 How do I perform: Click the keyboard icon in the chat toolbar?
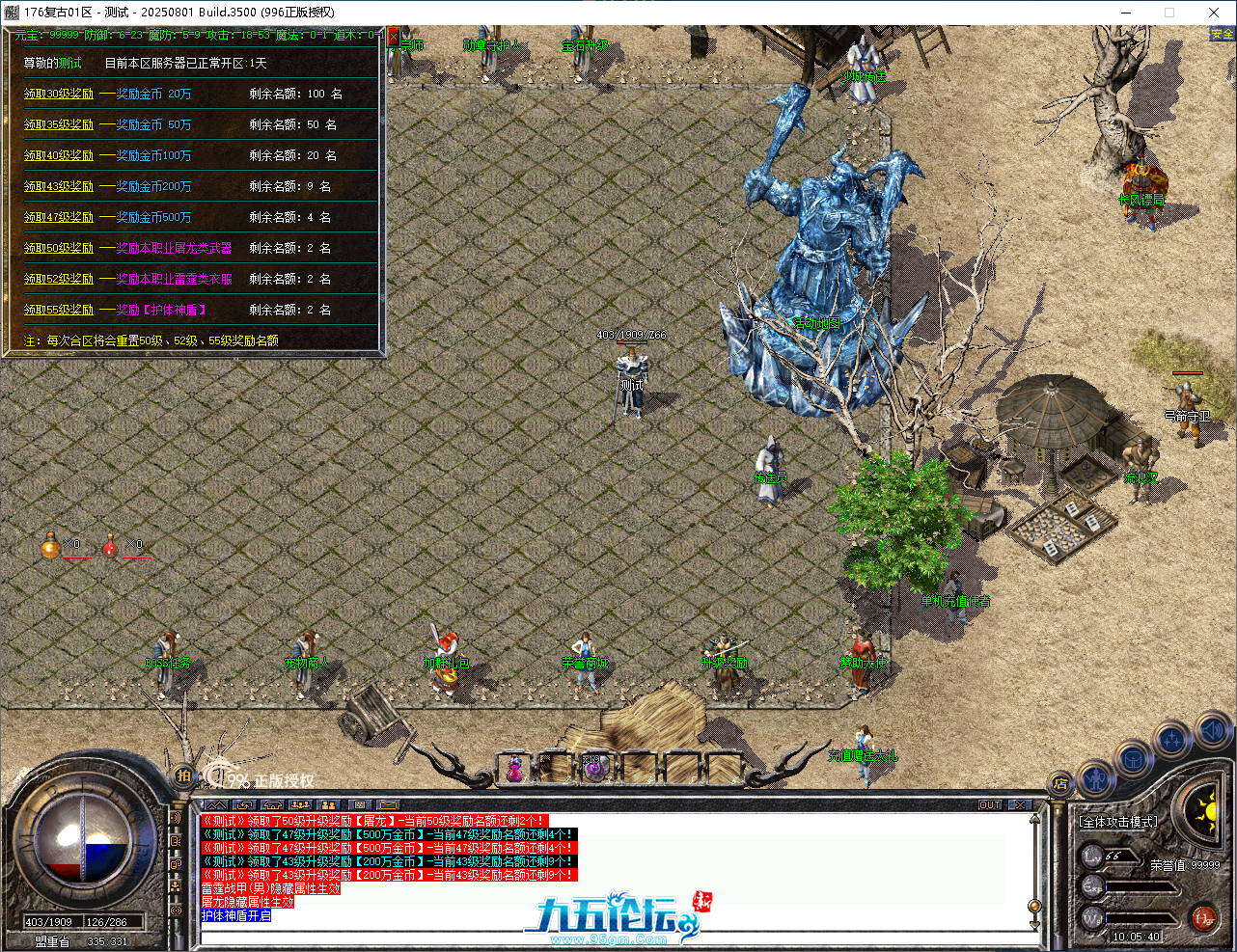(x=359, y=803)
